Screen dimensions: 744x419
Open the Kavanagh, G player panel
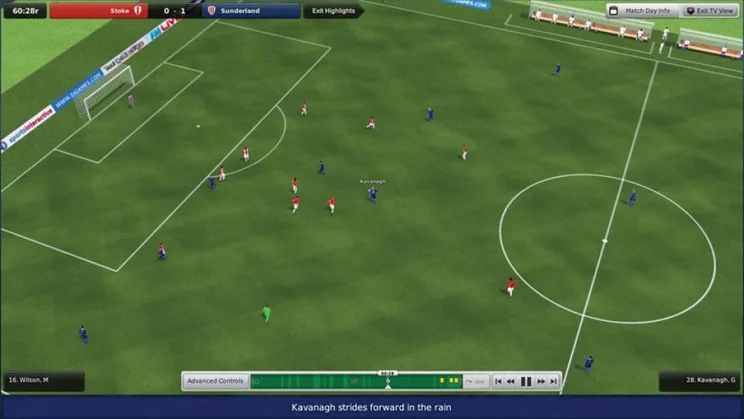pos(699,381)
